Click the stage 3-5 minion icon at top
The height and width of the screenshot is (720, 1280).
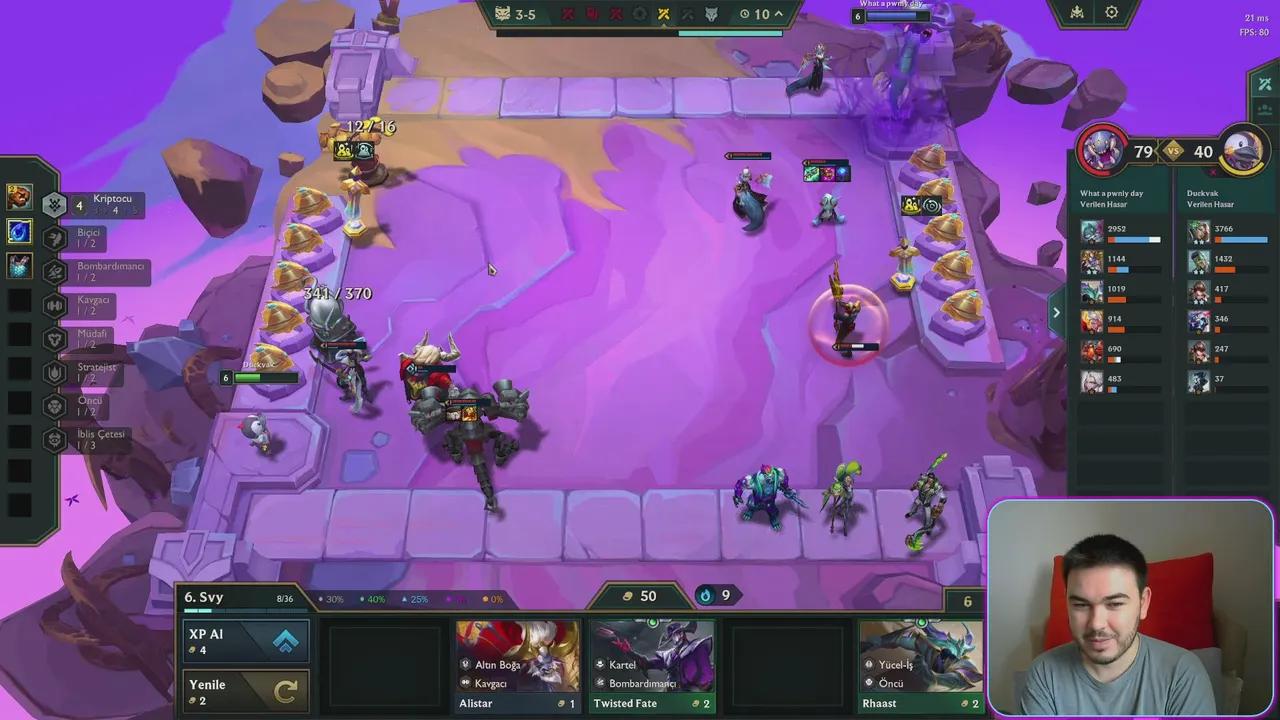[501, 14]
